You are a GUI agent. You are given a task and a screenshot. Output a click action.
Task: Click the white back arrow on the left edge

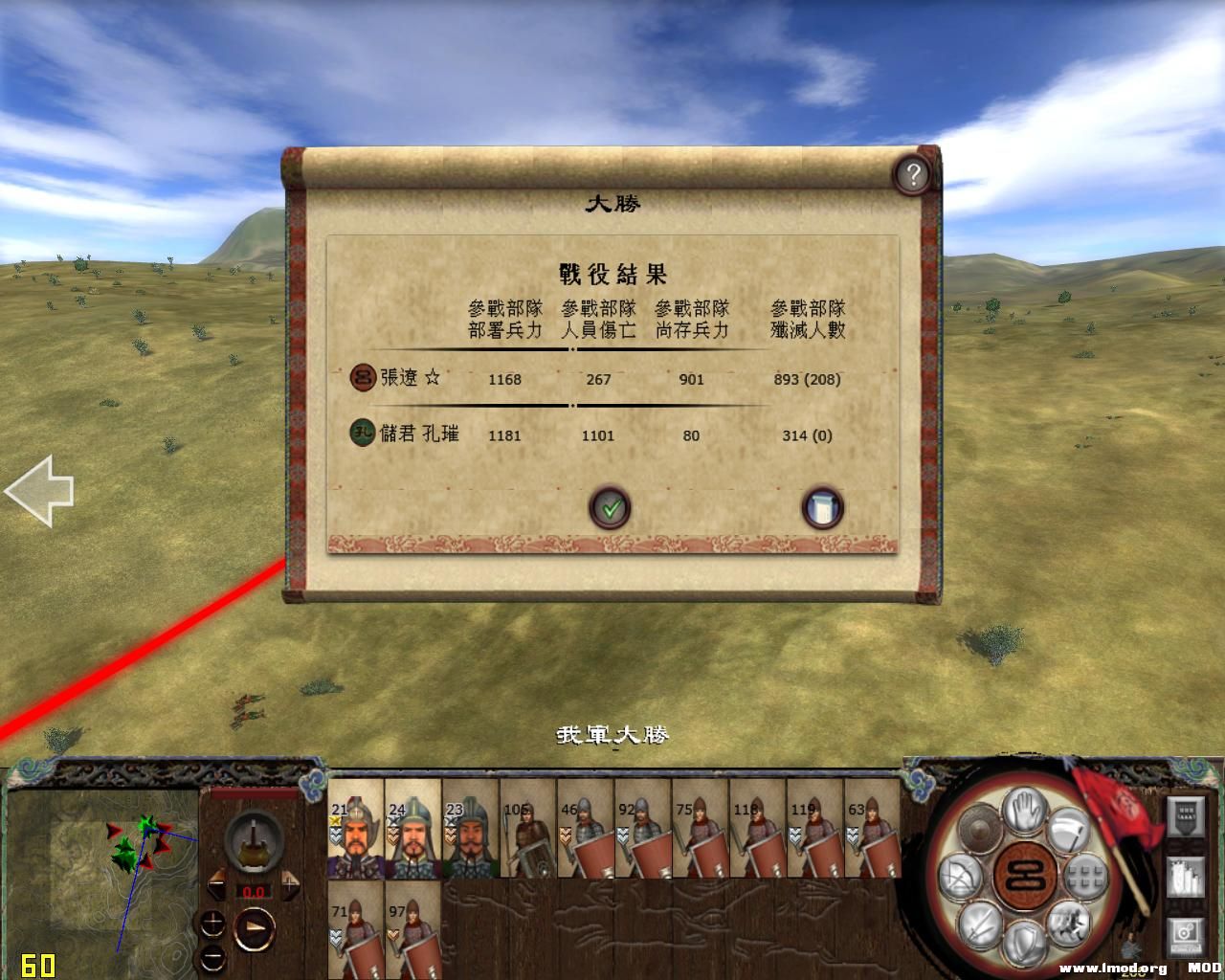(40, 490)
